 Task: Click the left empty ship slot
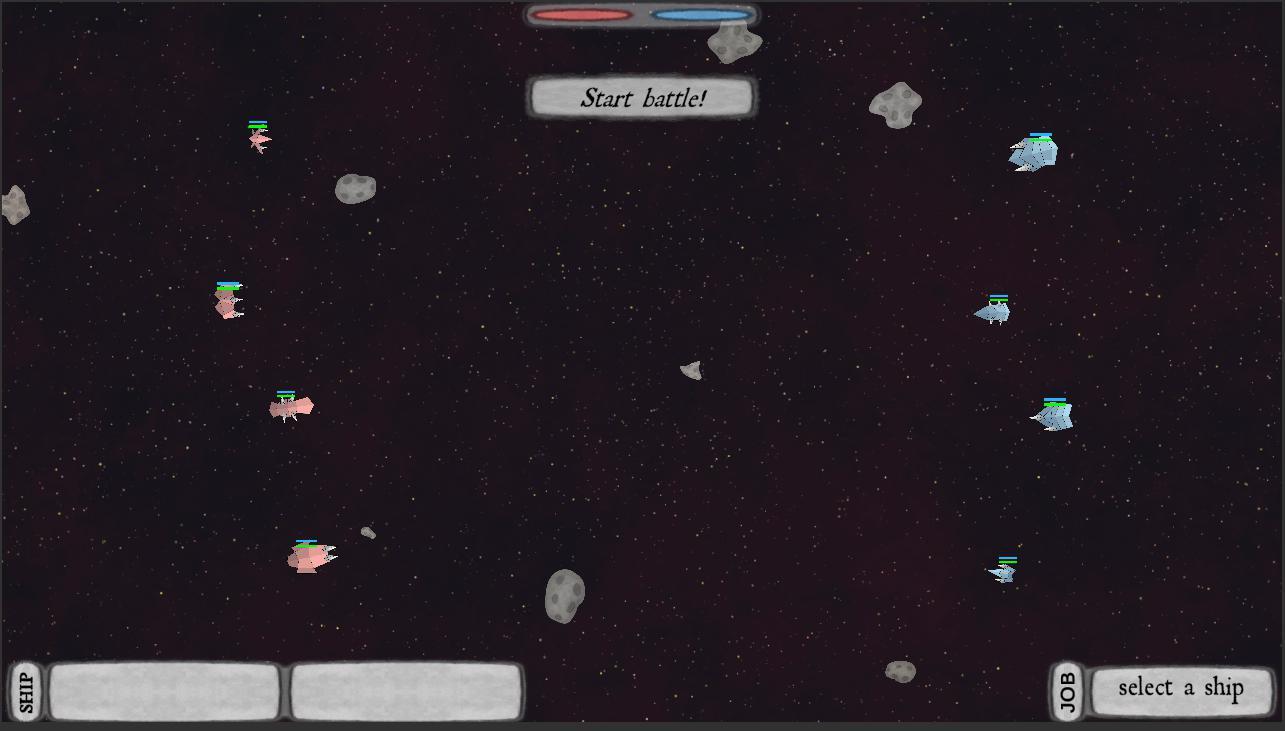click(x=163, y=689)
